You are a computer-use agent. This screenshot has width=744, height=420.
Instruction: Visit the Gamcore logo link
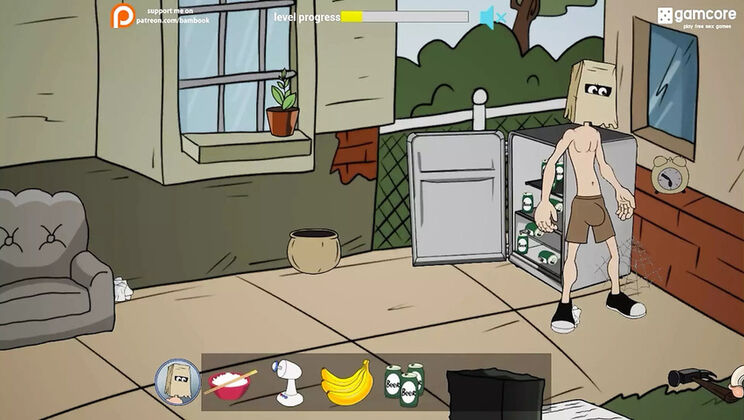(x=696, y=16)
